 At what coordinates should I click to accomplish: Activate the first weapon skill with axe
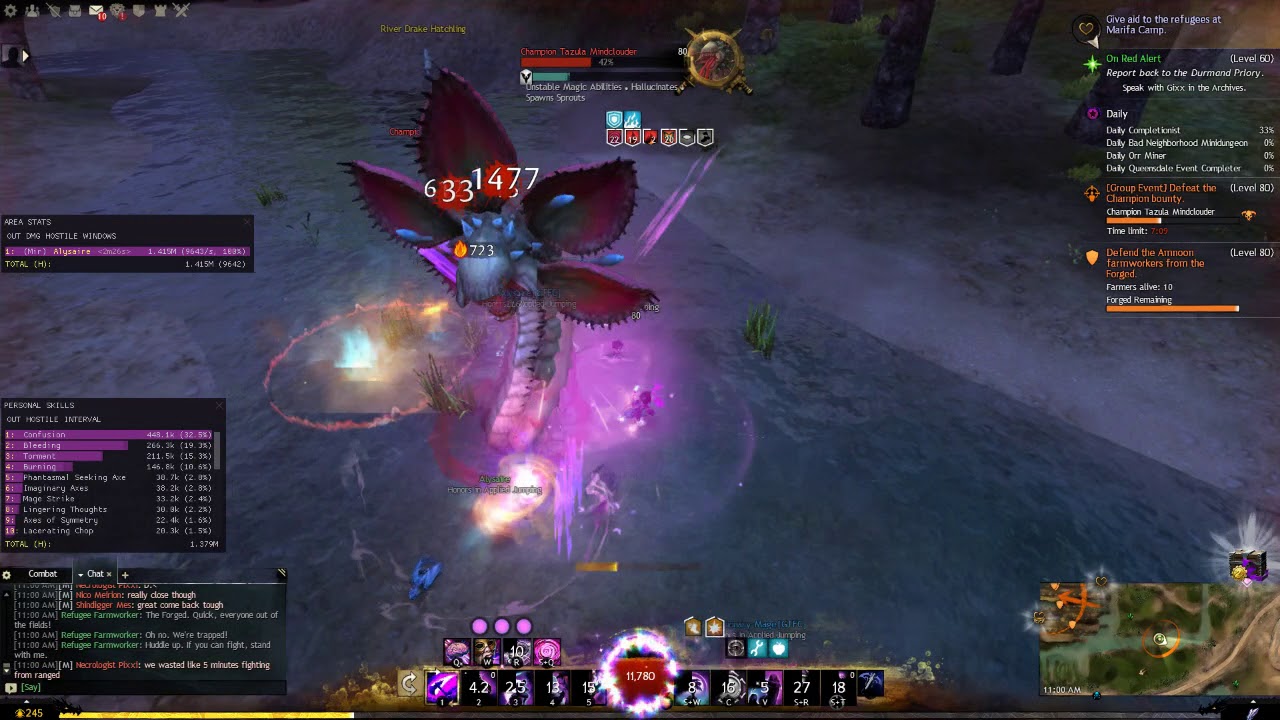click(x=442, y=686)
